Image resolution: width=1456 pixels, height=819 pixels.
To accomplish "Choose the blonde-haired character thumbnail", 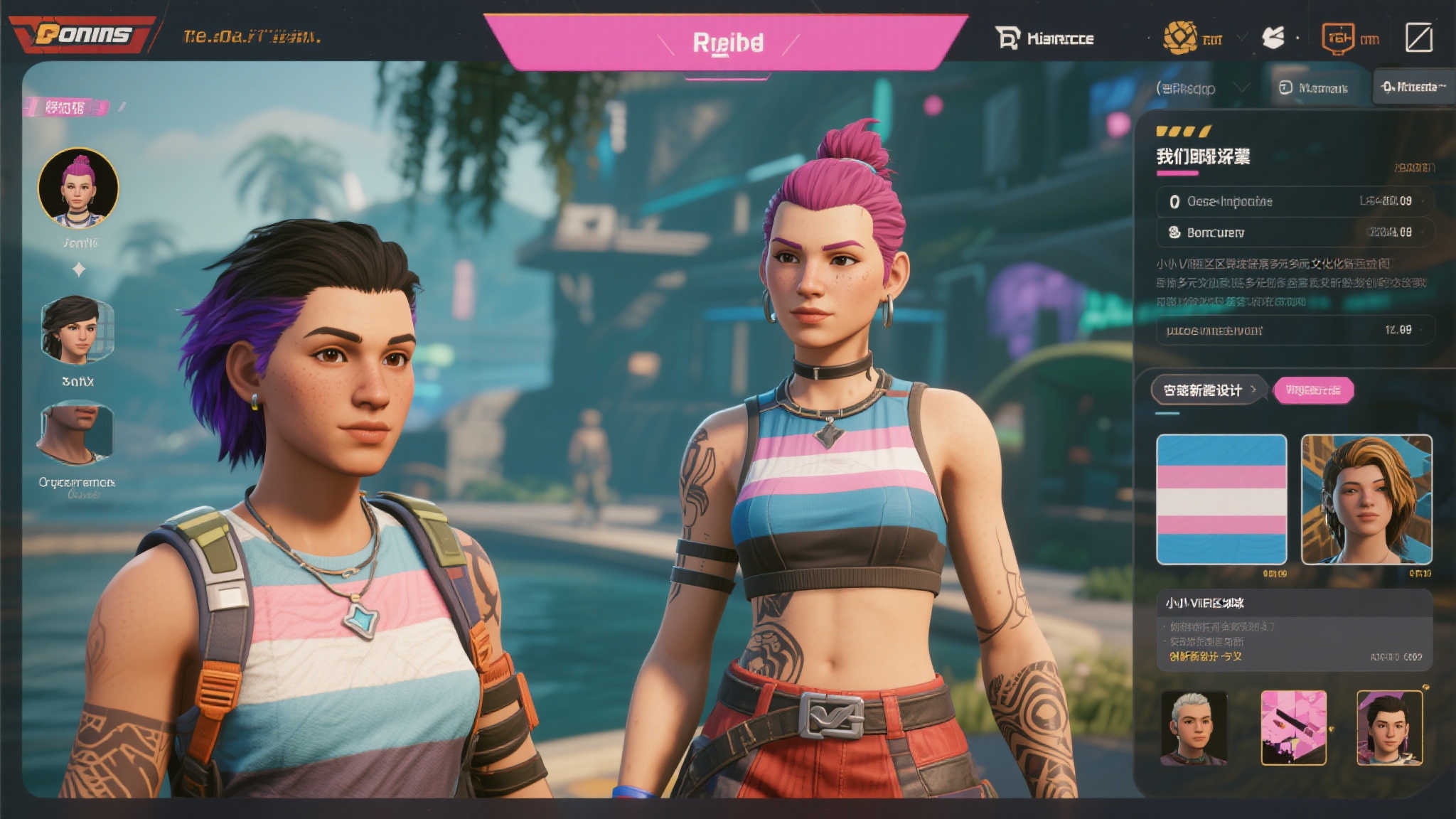I will coord(1366,499).
